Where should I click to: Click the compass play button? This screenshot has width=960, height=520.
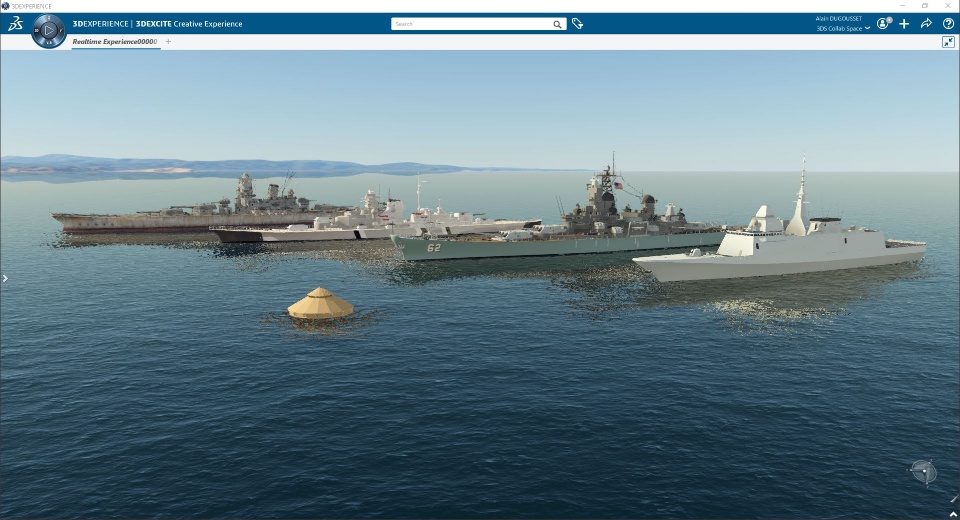pyautogui.click(x=48, y=31)
